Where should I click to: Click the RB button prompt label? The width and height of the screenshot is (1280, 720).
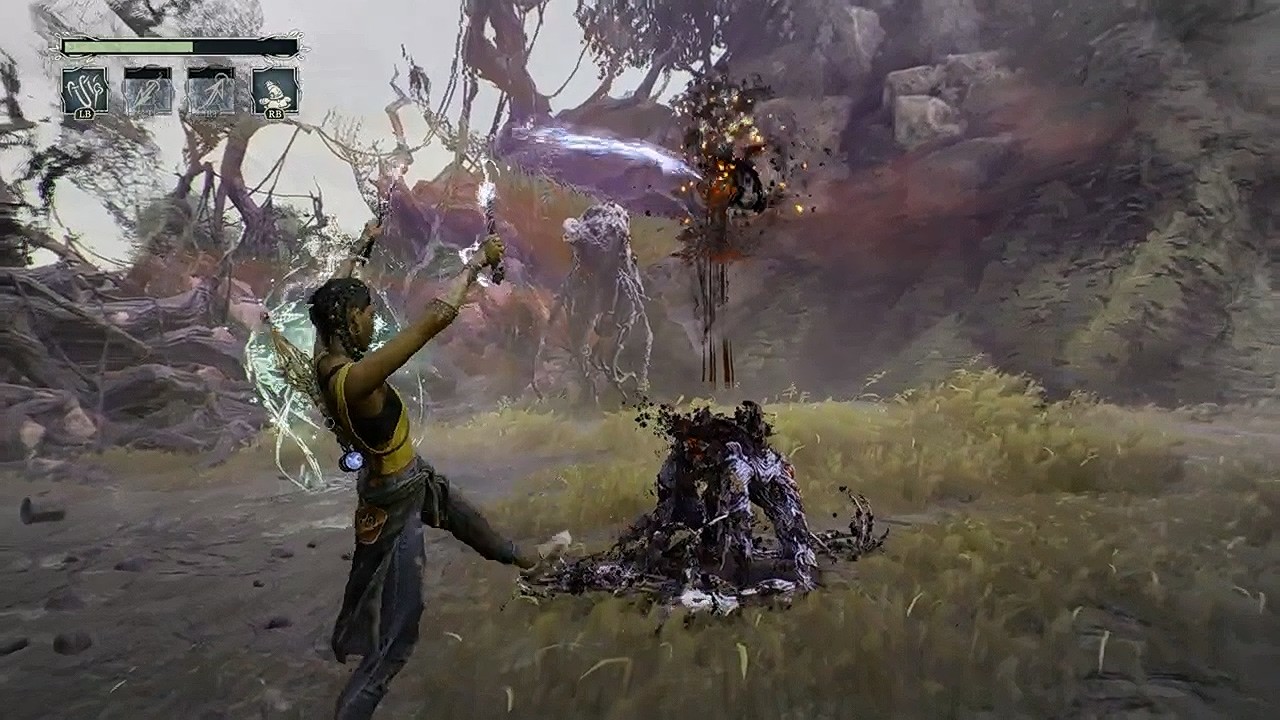pos(277,114)
